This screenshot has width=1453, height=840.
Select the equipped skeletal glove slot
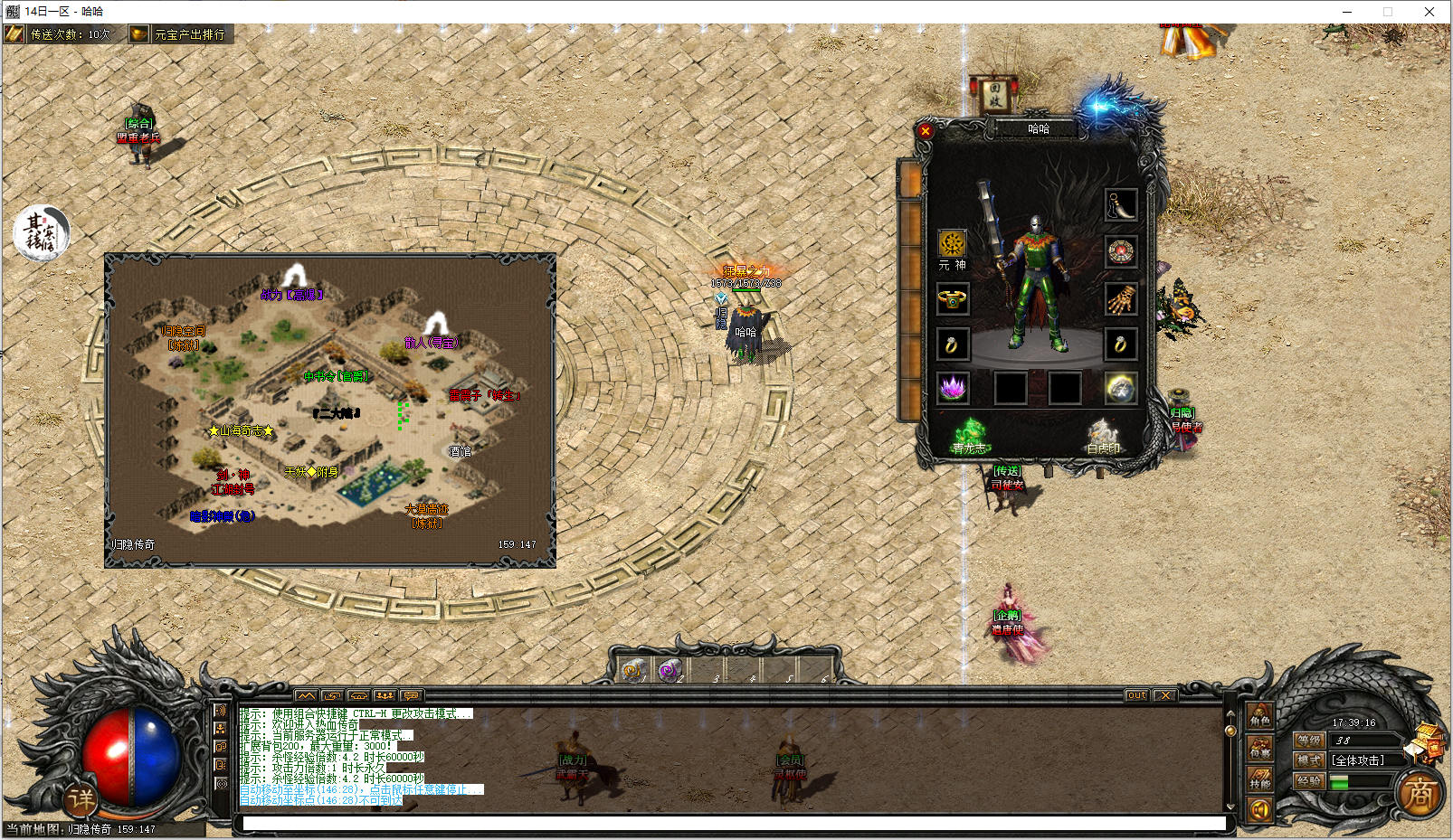coord(1120,298)
